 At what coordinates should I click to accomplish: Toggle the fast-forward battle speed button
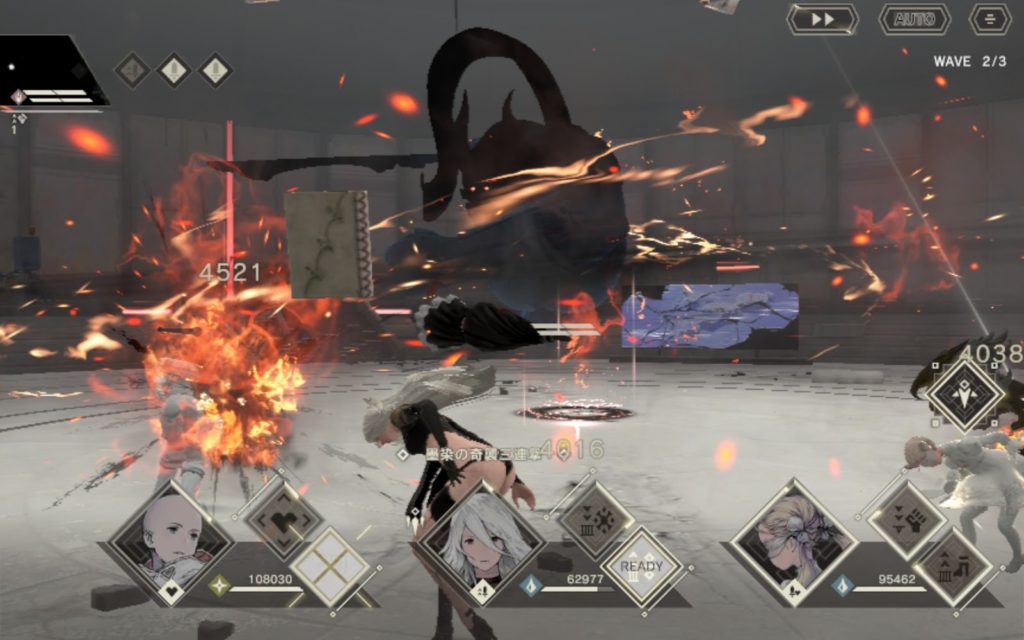(822, 19)
